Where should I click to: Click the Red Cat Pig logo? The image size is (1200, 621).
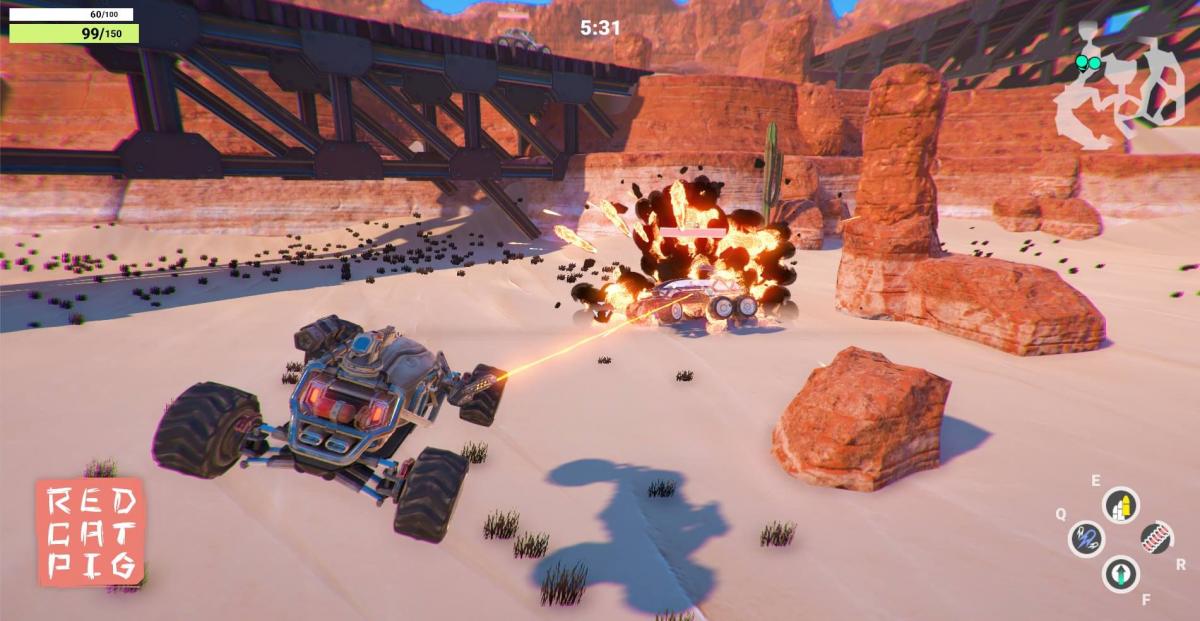pyautogui.click(x=90, y=531)
